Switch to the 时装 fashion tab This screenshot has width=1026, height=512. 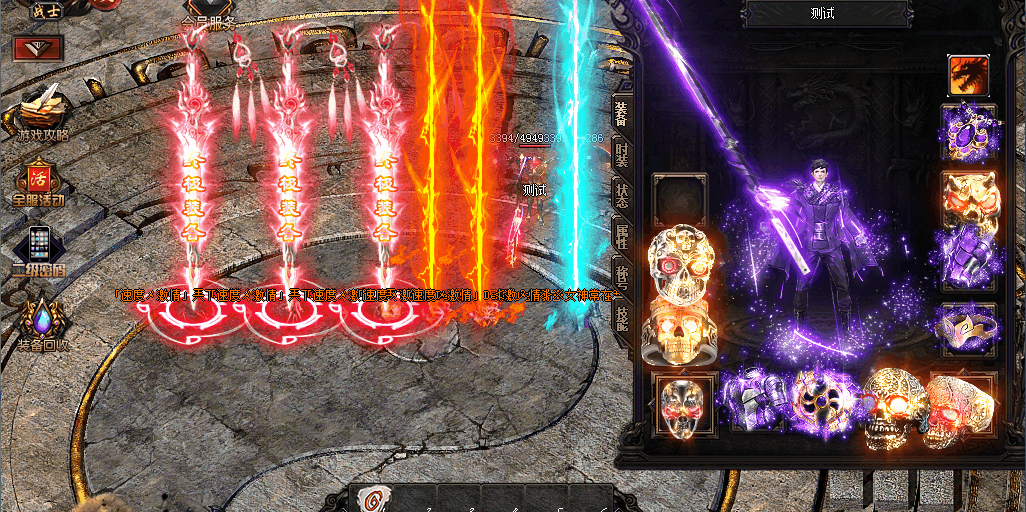point(622,154)
